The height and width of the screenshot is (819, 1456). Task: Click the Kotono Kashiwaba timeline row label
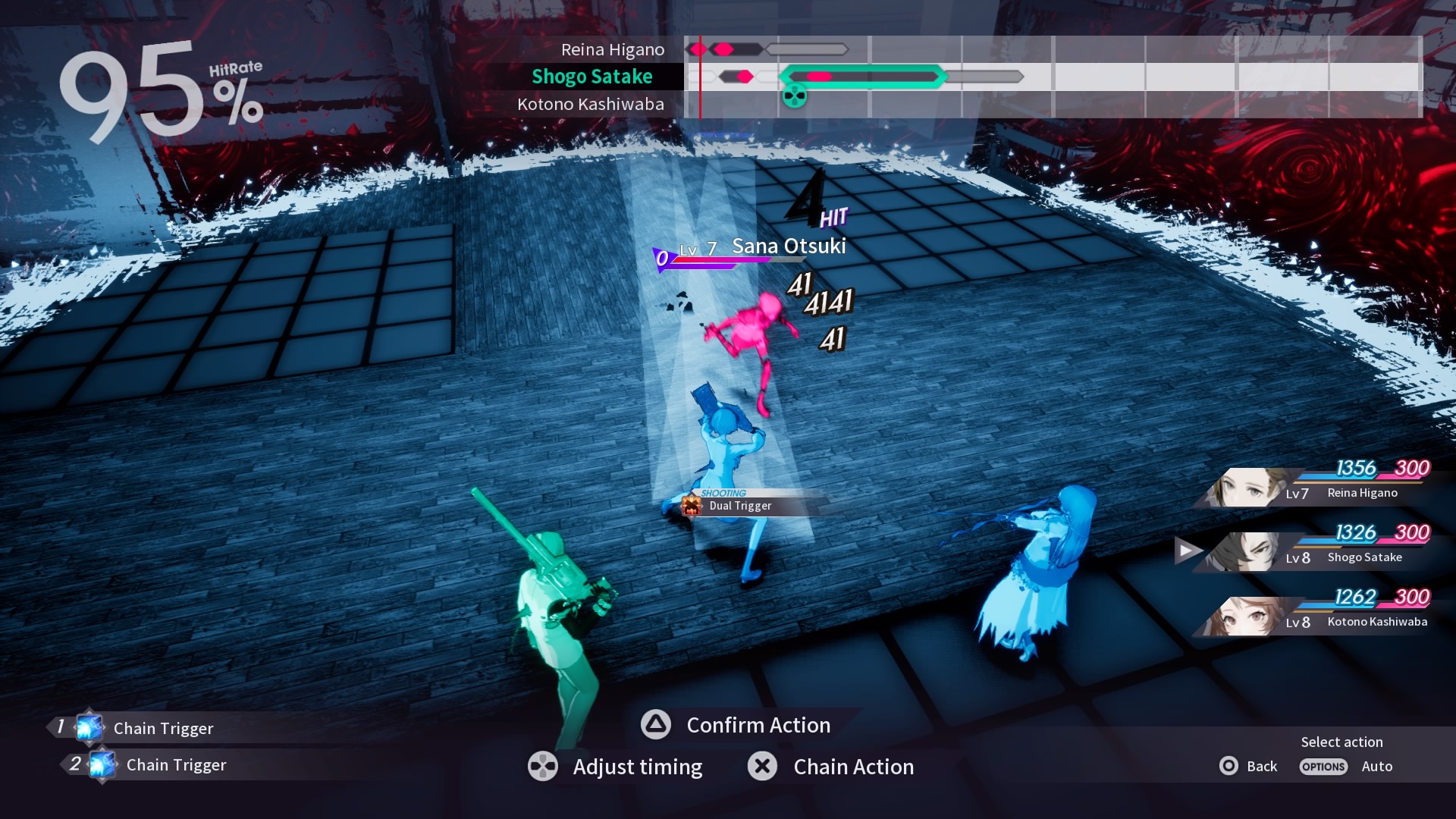(590, 104)
